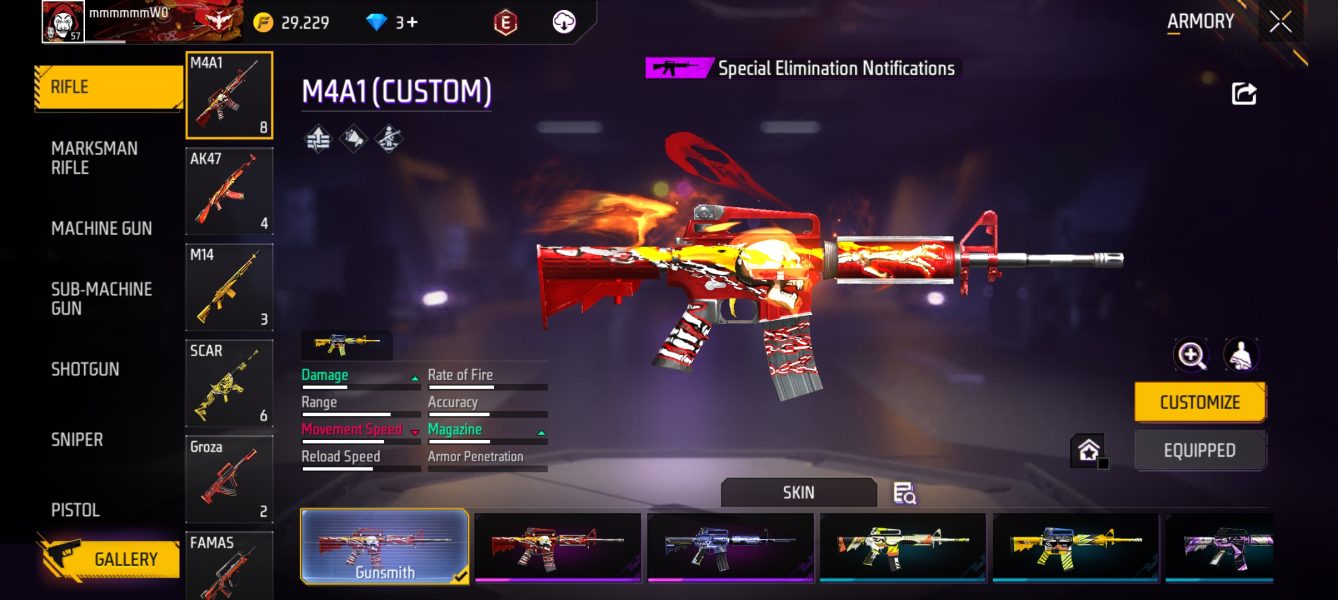This screenshot has height=600, width=1338.
Task: Click the yellow Customize button
Action: click(1199, 402)
